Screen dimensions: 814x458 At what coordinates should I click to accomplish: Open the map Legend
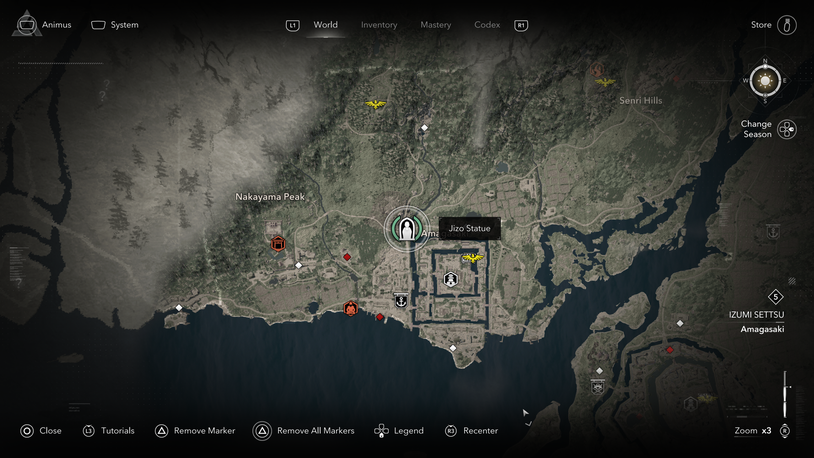(381, 431)
